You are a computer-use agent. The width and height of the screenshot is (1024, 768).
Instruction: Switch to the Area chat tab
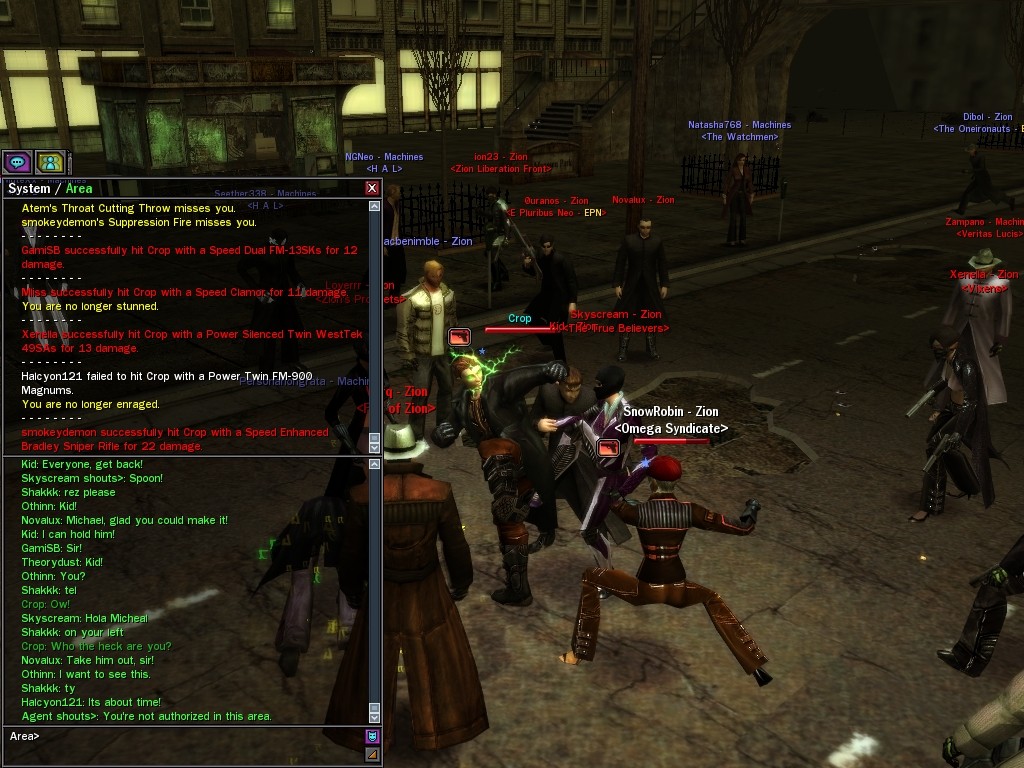pos(79,188)
